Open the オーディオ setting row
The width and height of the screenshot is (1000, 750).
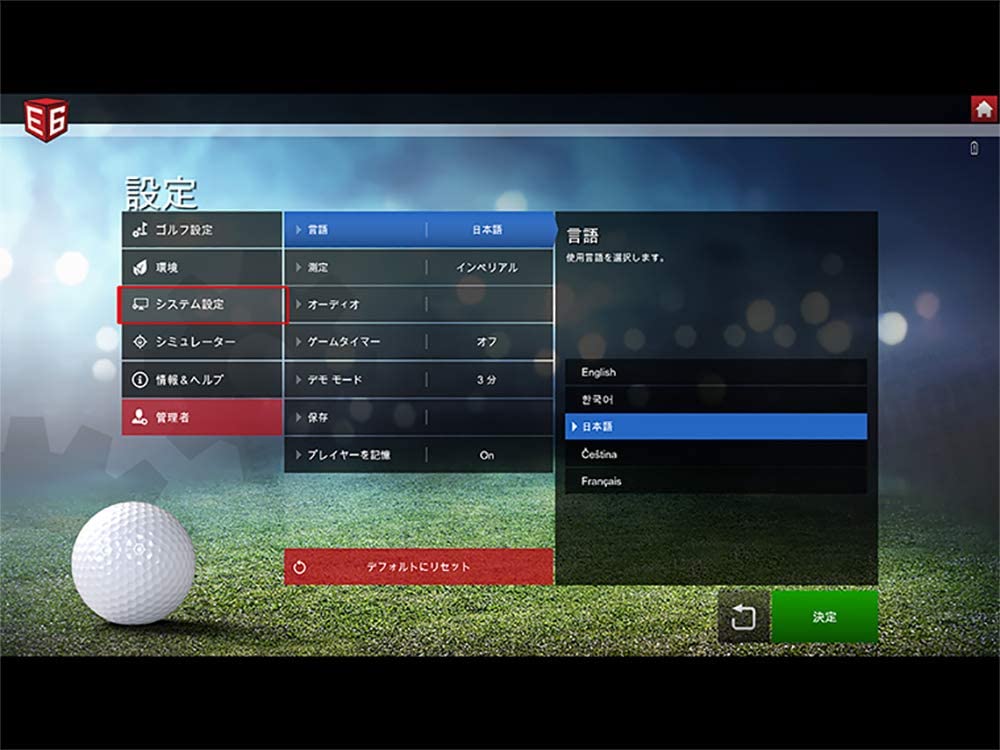click(x=418, y=304)
